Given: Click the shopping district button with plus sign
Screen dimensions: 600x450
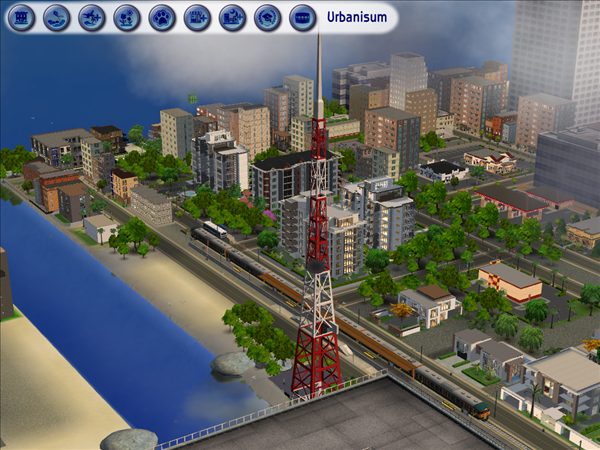Looking at the screenshot, I should [197, 17].
